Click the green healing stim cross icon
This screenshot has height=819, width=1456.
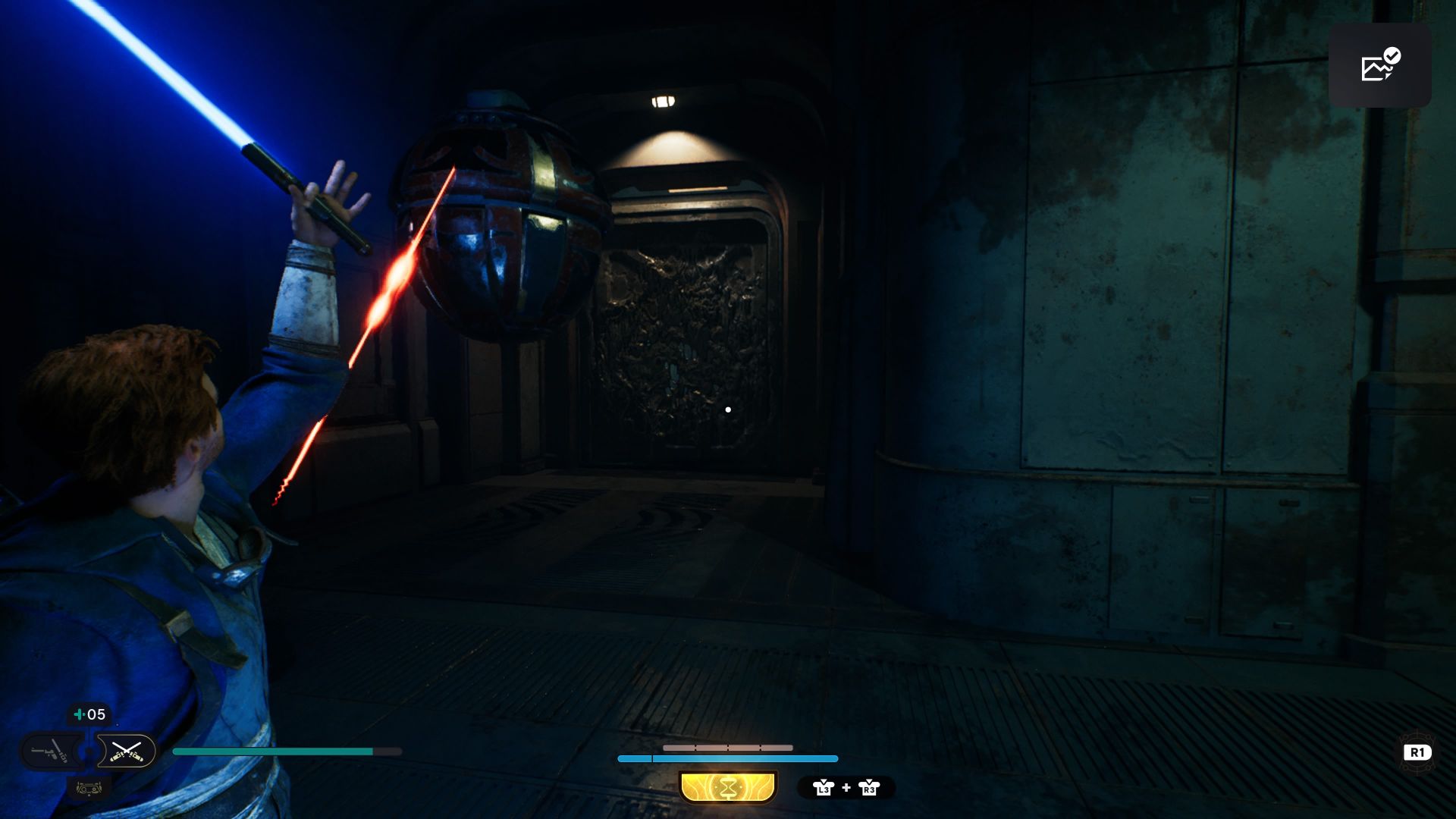[x=78, y=714]
